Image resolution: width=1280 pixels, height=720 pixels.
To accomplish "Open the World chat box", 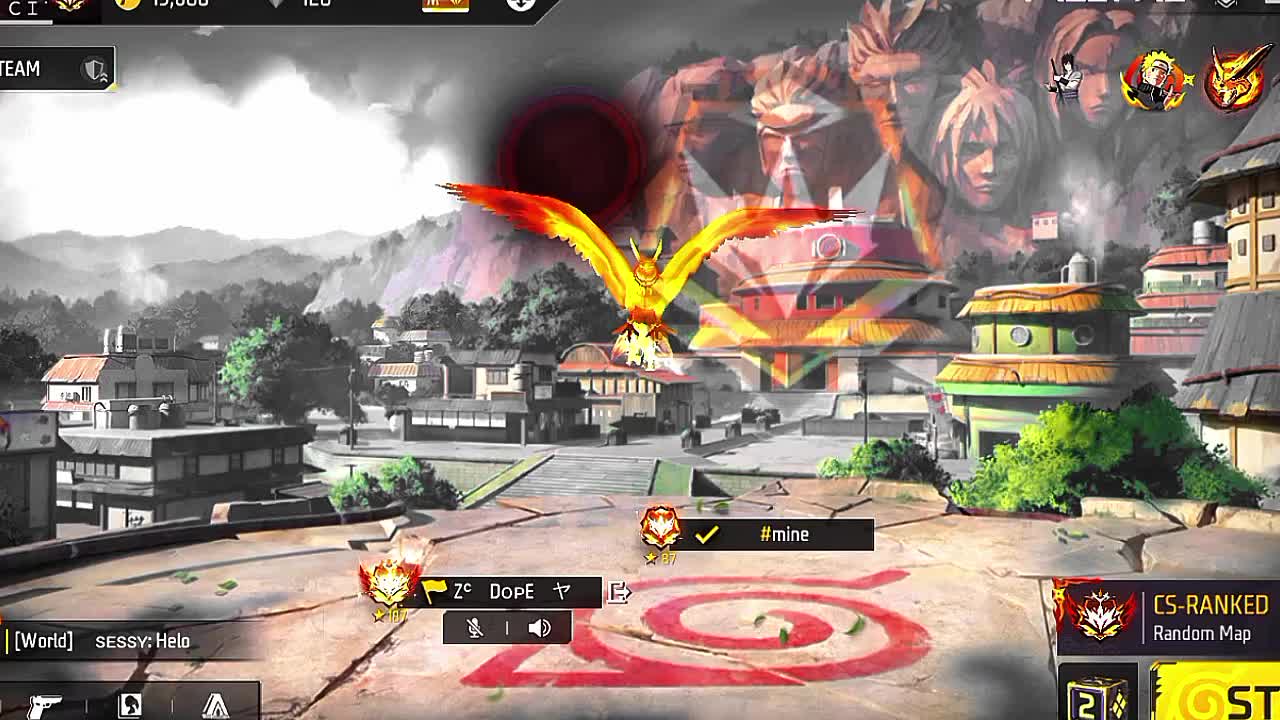I will [120, 641].
